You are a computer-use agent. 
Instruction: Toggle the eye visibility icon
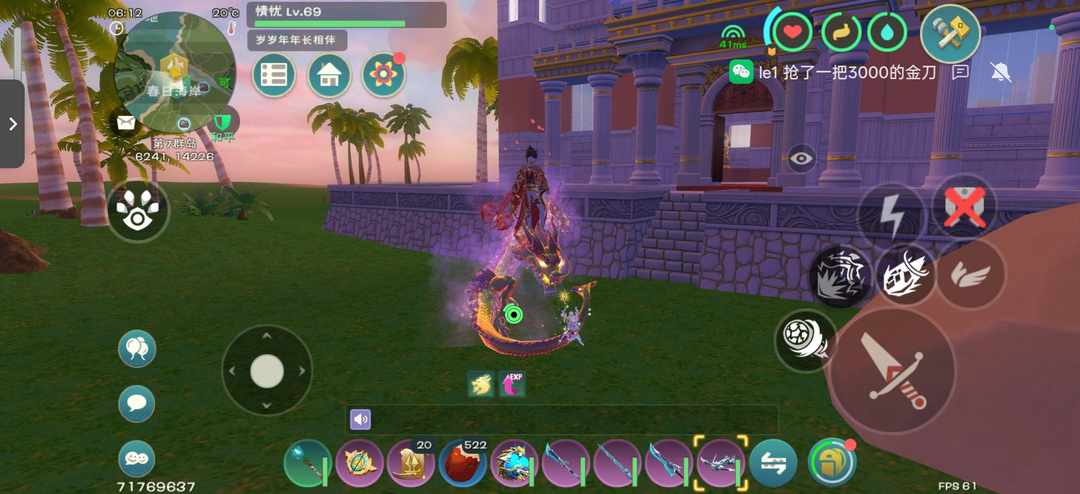pyautogui.click(x=802, y=158)
